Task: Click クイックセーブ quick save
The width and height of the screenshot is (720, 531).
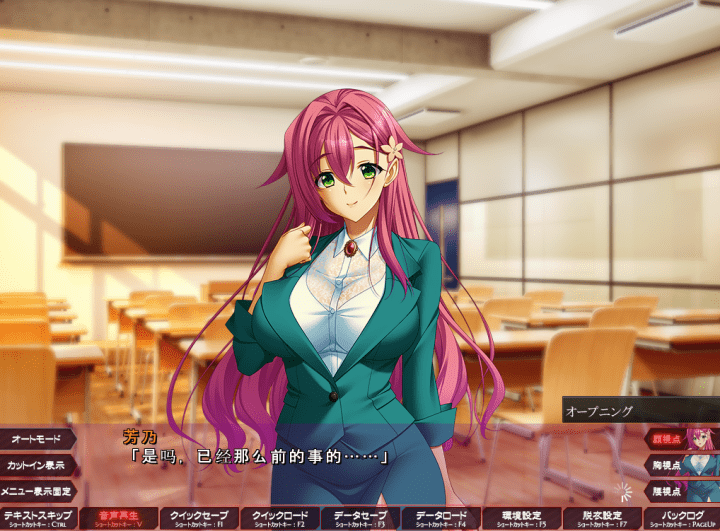Action: [x=198, y=518]
